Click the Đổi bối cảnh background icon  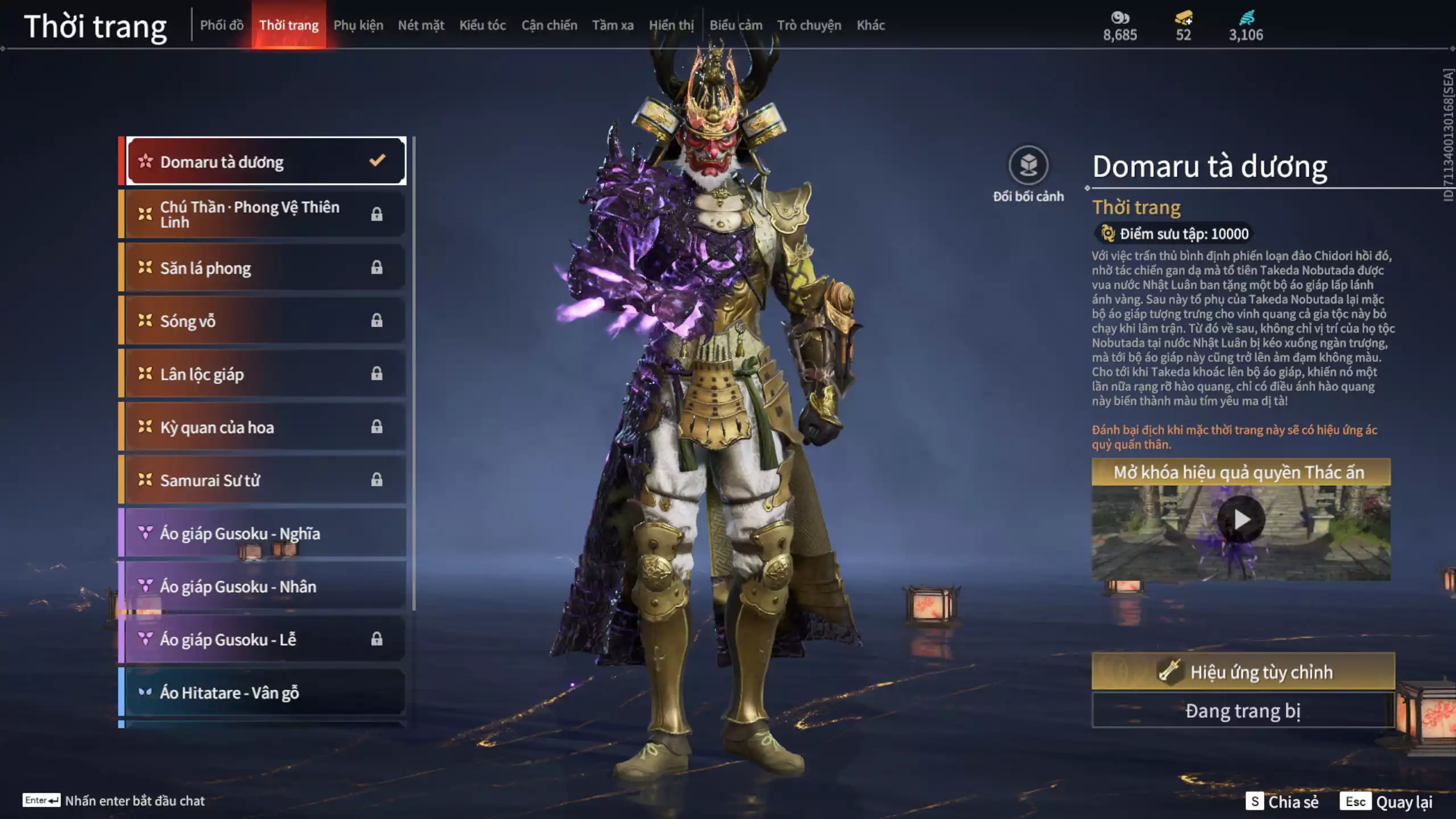pyautogui.click(x=1028, y=166)
